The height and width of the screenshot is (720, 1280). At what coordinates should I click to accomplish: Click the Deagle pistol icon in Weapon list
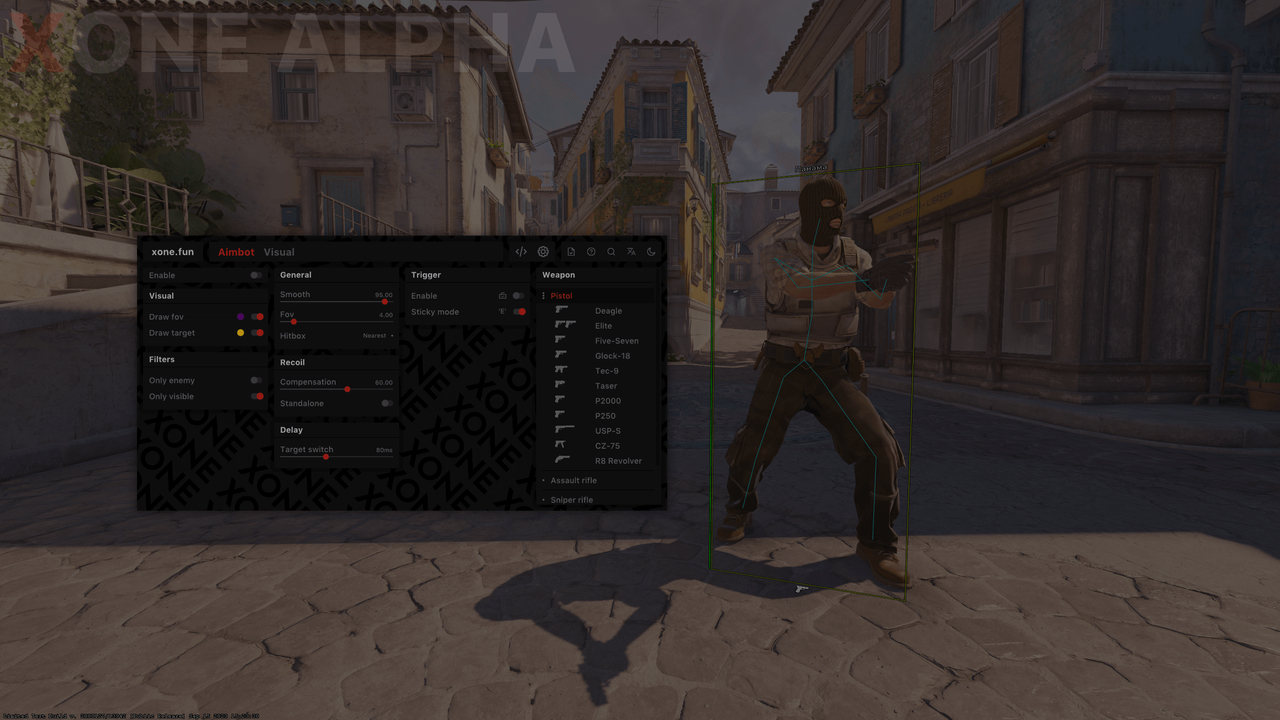(564, 311)
